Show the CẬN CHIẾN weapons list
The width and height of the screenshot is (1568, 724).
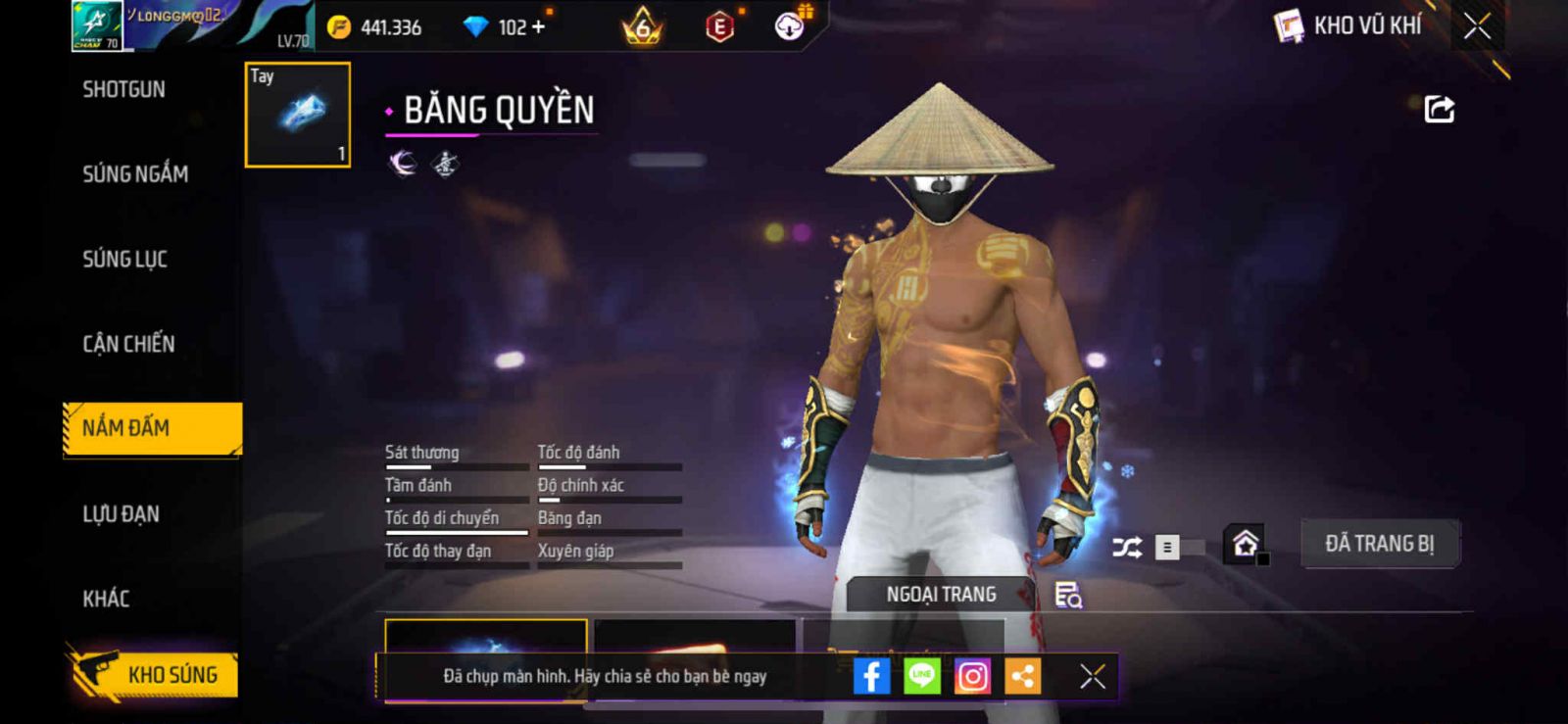point(128,344)
